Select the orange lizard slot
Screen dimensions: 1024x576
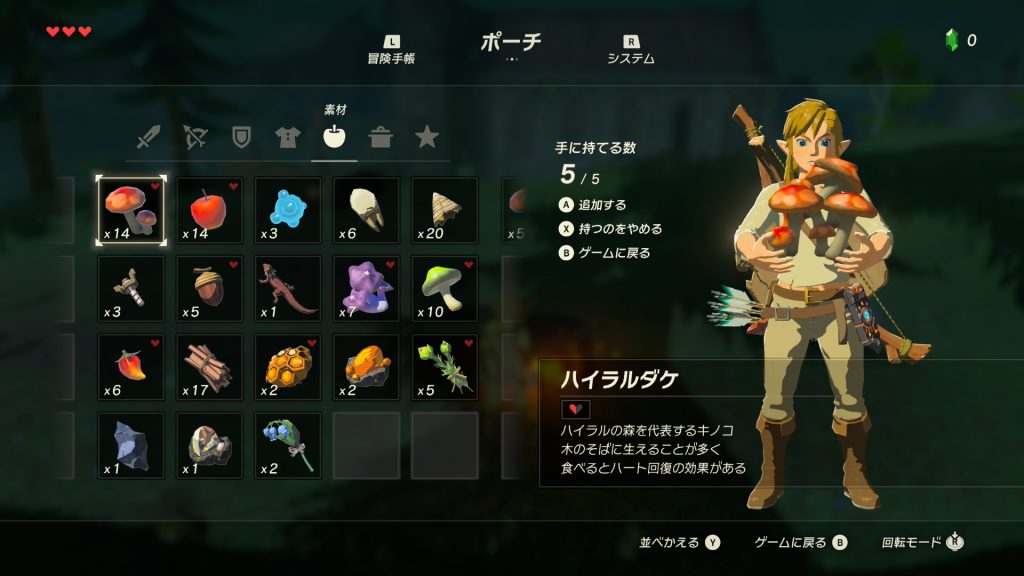point(288,289)
